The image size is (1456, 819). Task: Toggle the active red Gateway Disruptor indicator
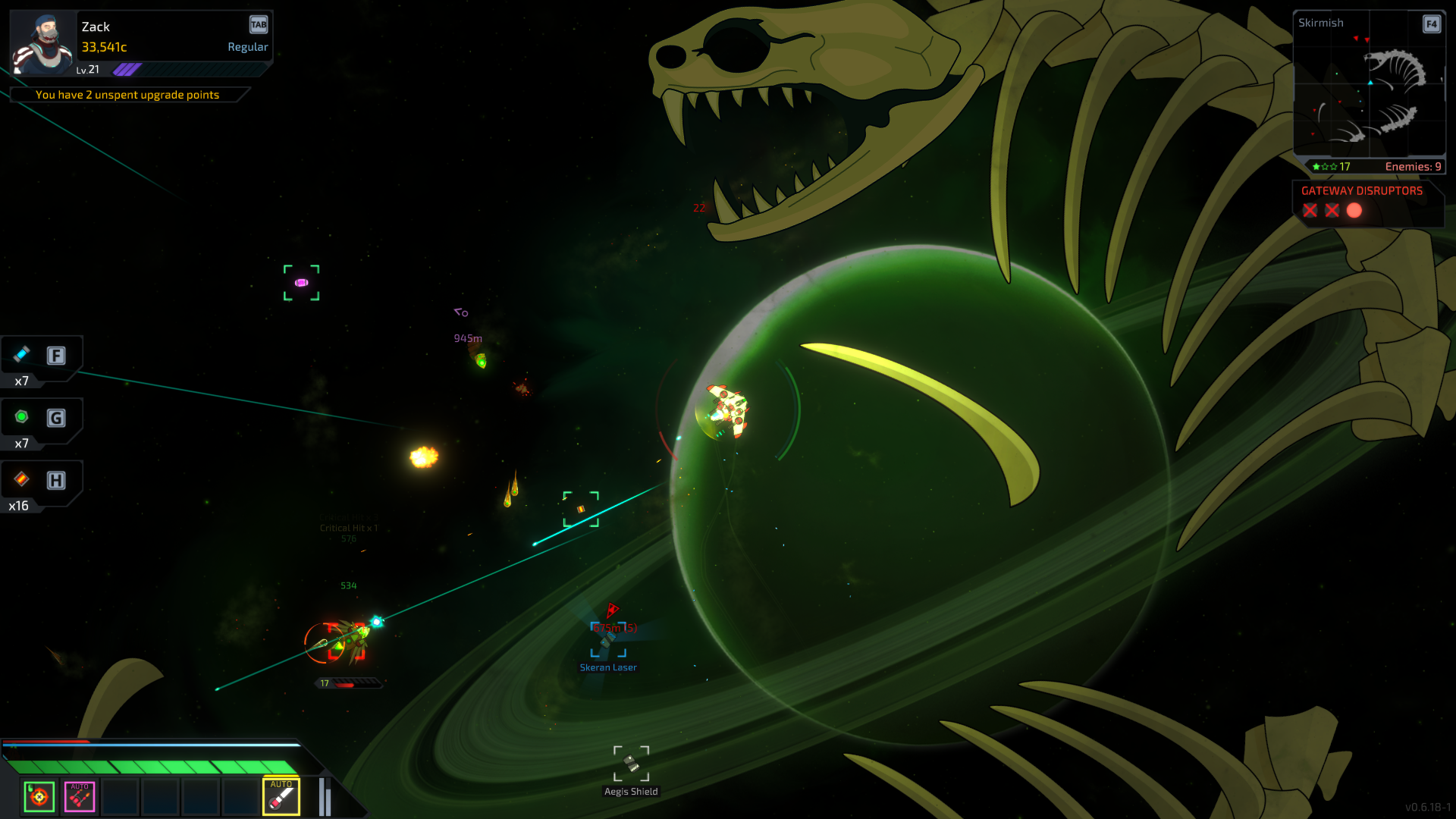(x=1355, y=211)
